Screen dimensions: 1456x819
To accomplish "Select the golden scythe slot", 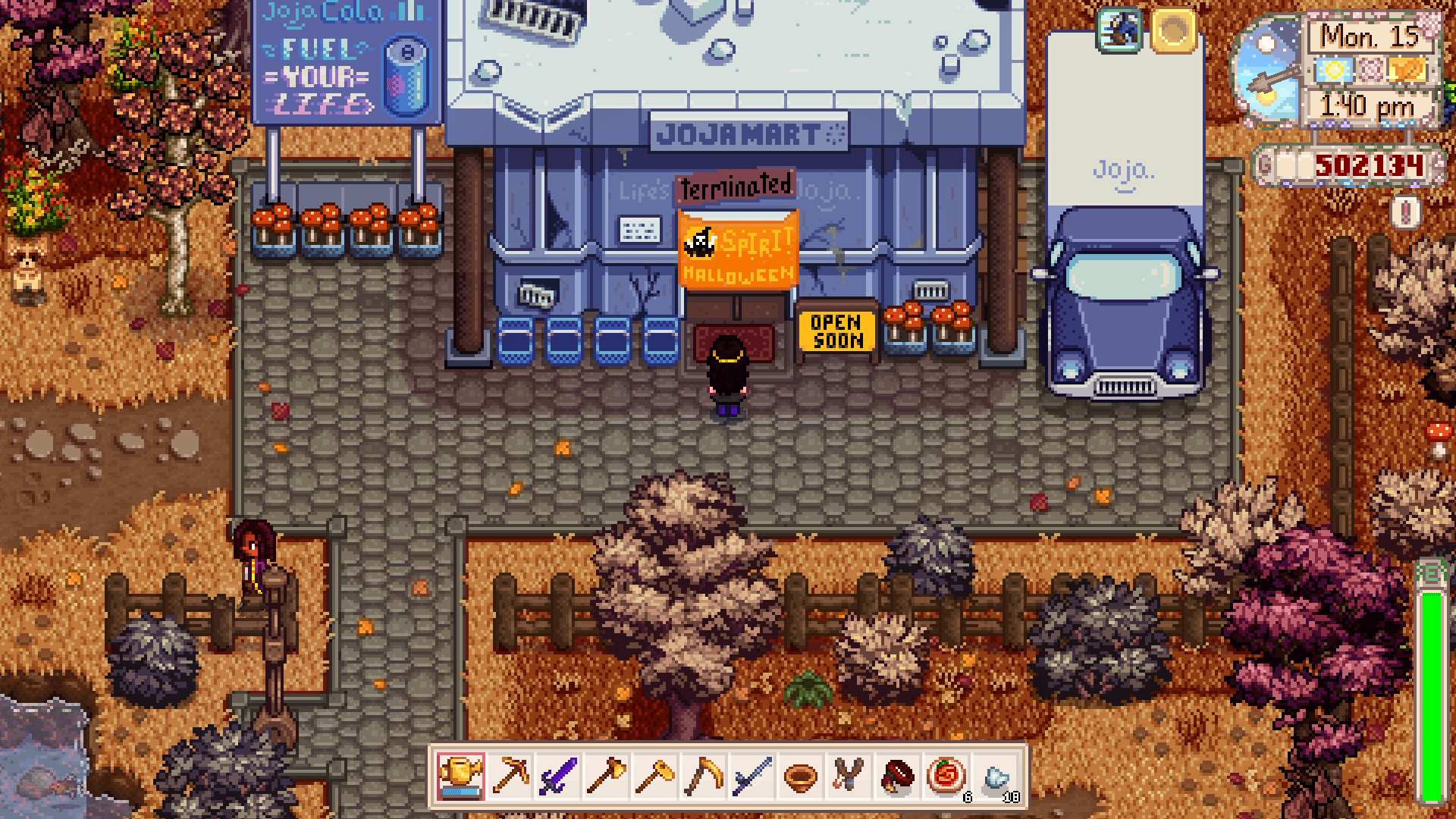I will 704,777.
